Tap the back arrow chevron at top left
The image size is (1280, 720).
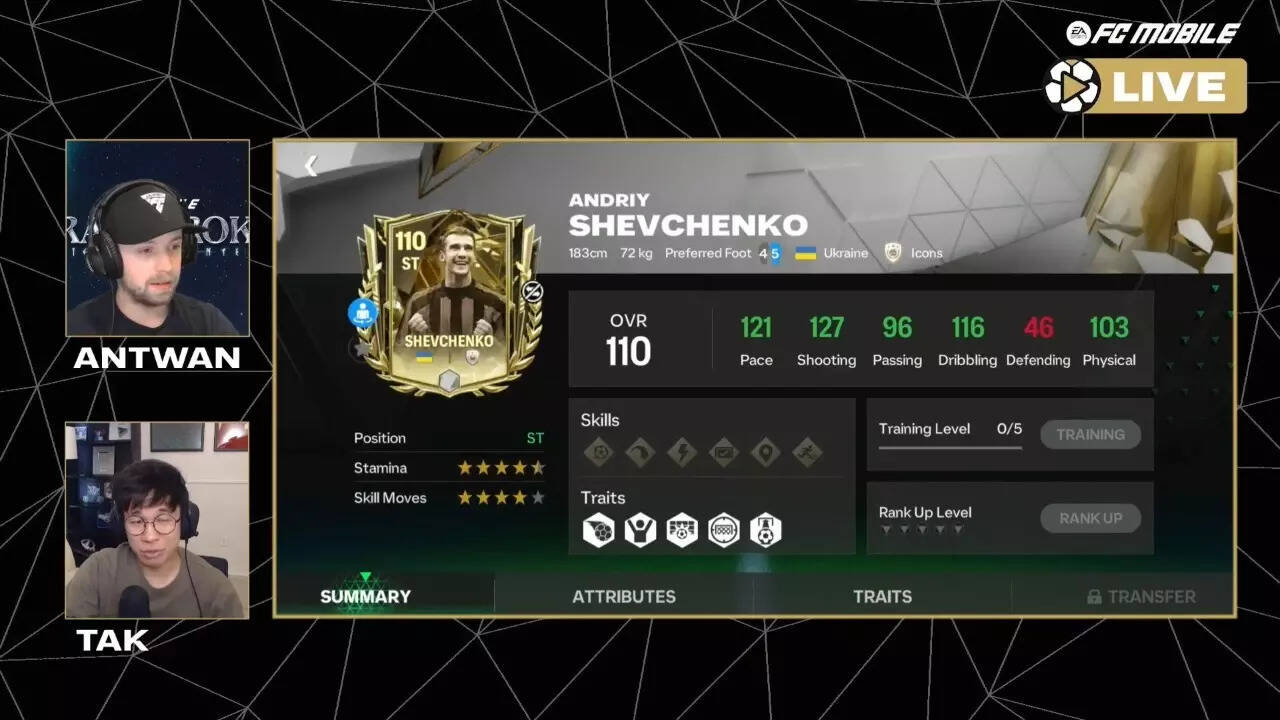point(311,165)
